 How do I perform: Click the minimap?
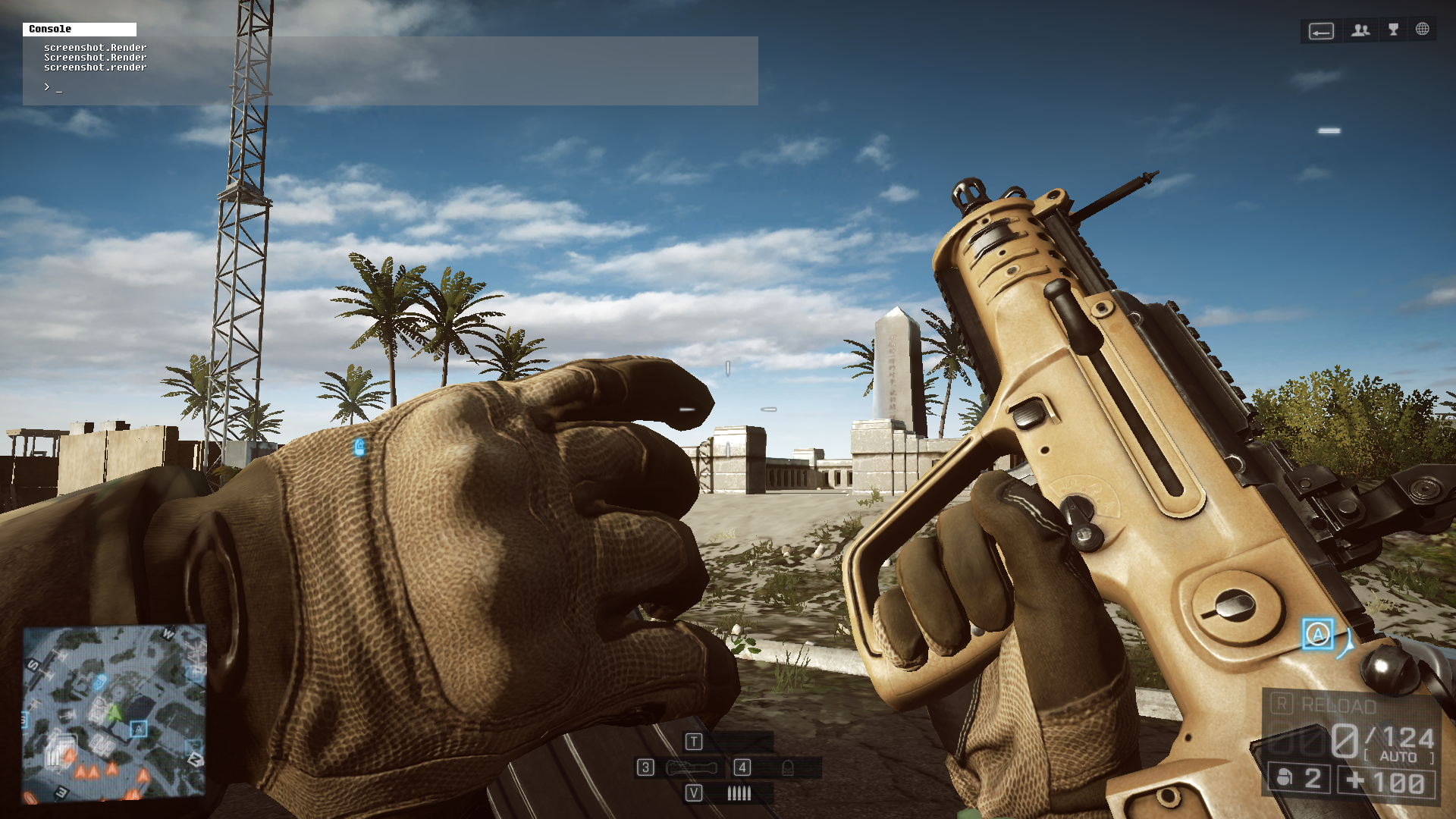click(114, 713)
